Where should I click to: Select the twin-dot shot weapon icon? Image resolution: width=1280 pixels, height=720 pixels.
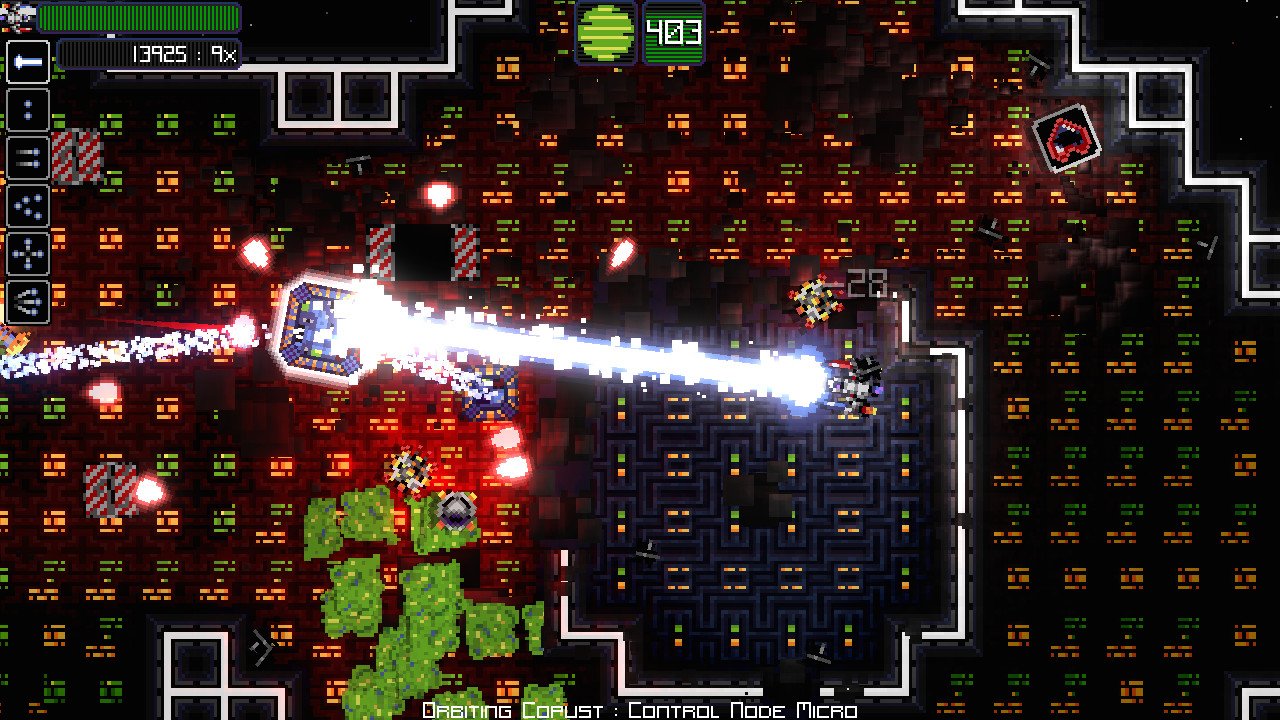coord(27,107)
